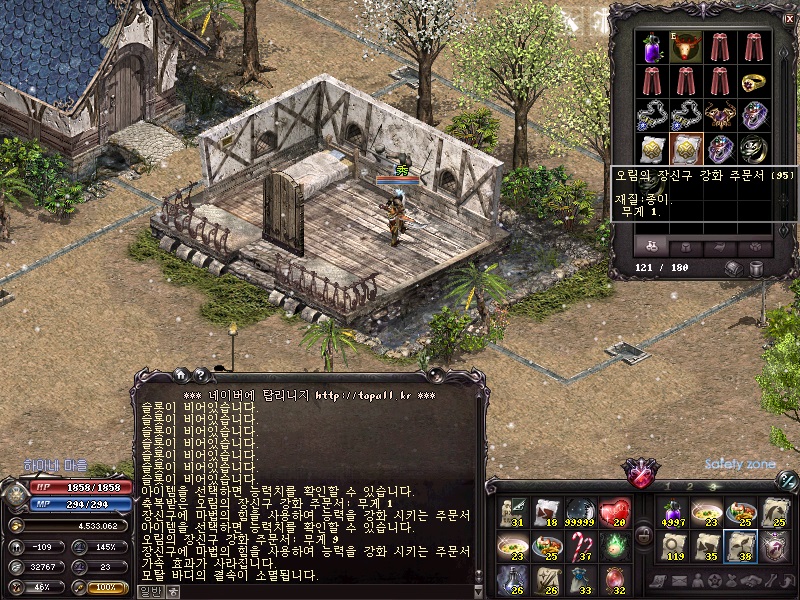Use the purple potion with 4997 count

tap(672, 512)
